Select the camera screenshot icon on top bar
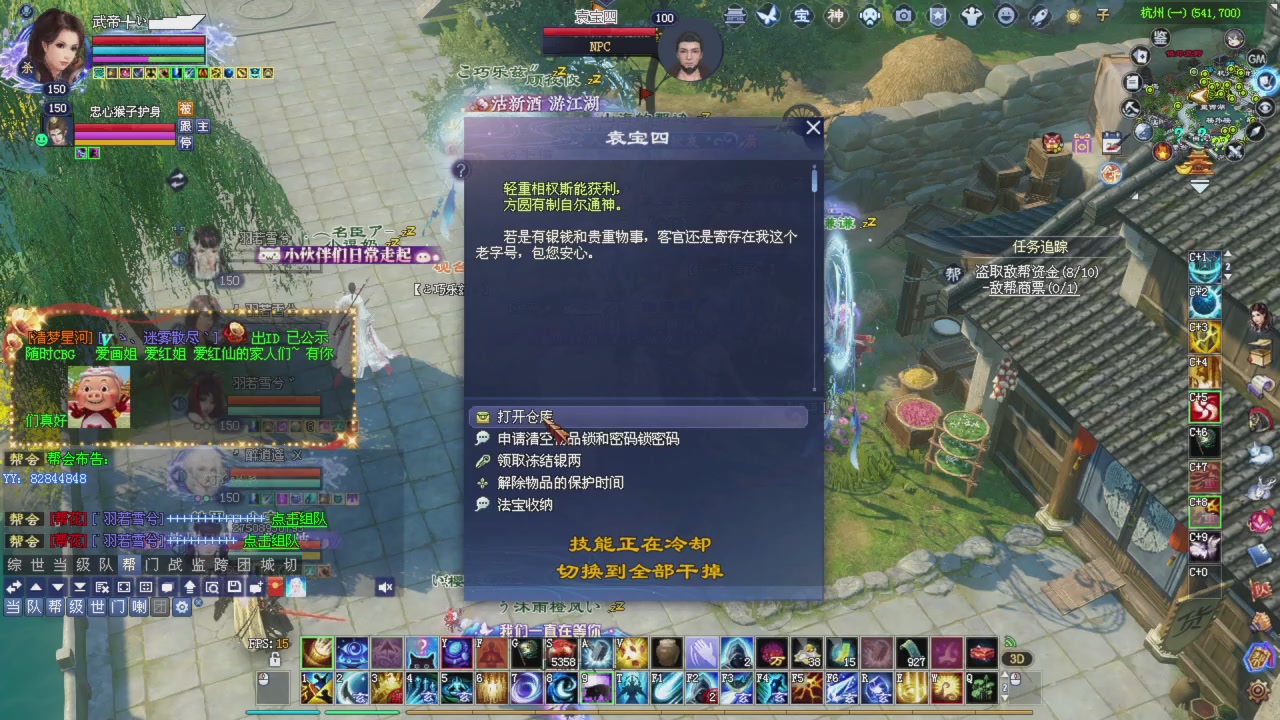The width and height of the screenshot is (1280, 720). coord(903,17)
